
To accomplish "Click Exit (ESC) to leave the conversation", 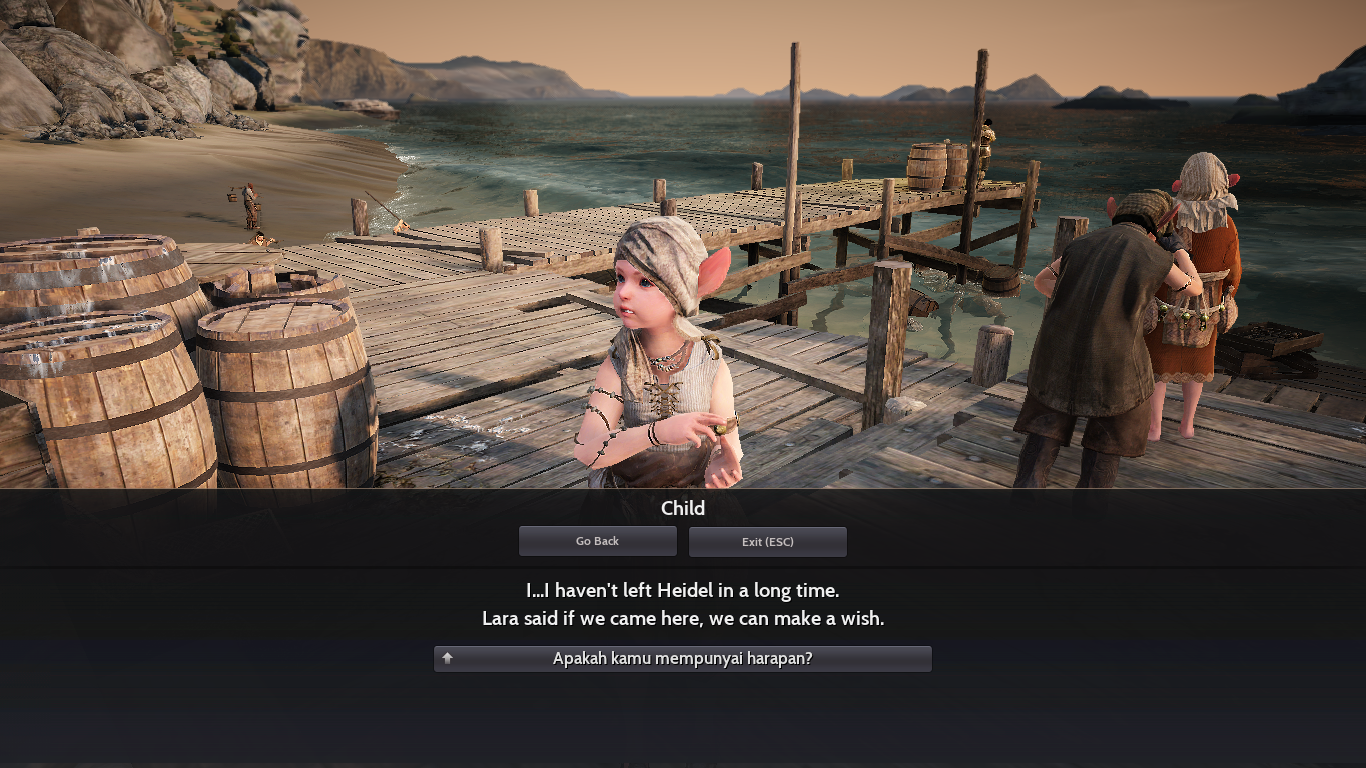I will coord(767,541).
